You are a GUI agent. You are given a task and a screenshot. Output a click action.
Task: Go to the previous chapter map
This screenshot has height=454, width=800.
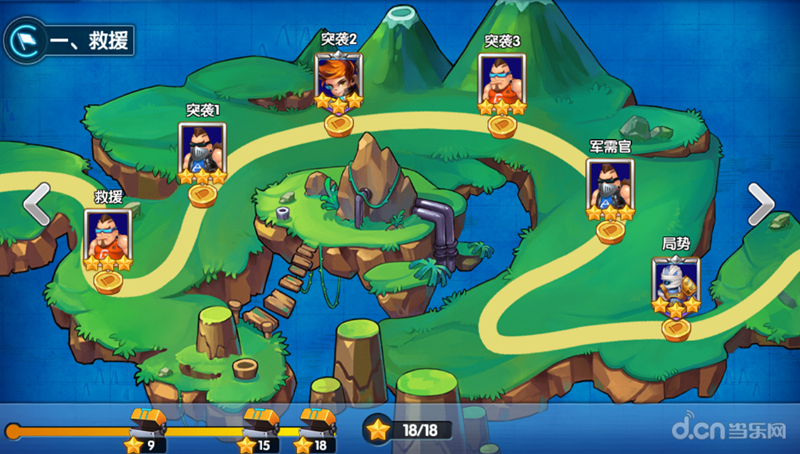(x=36, y=204)
